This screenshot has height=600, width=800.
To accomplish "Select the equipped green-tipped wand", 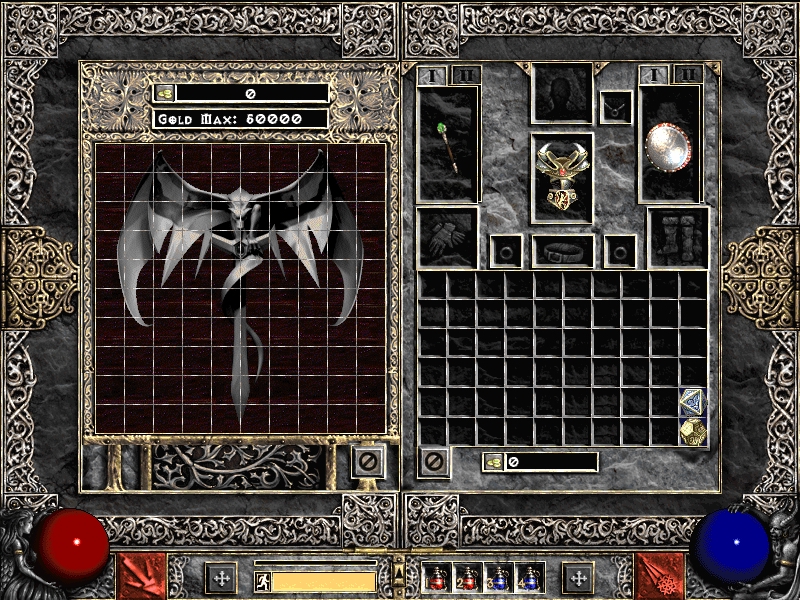I will pos(449,146).
